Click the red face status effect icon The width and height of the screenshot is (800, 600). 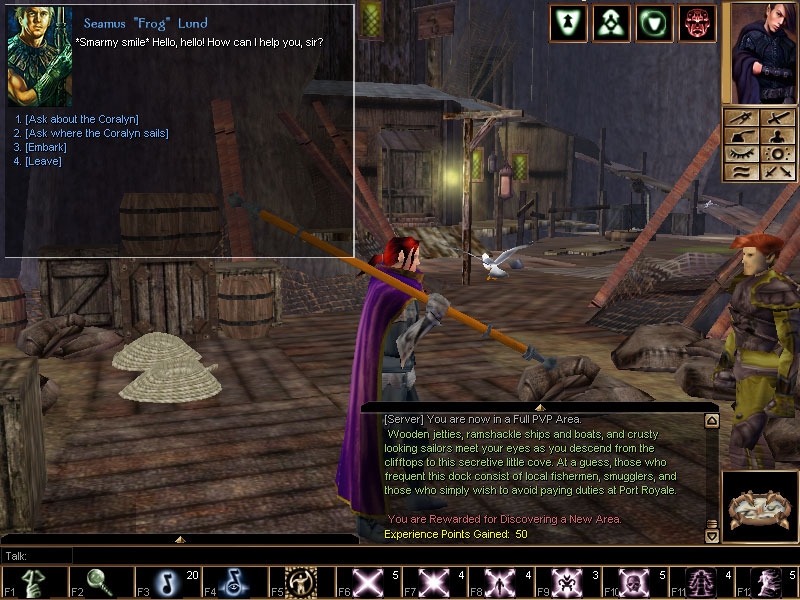697,24
